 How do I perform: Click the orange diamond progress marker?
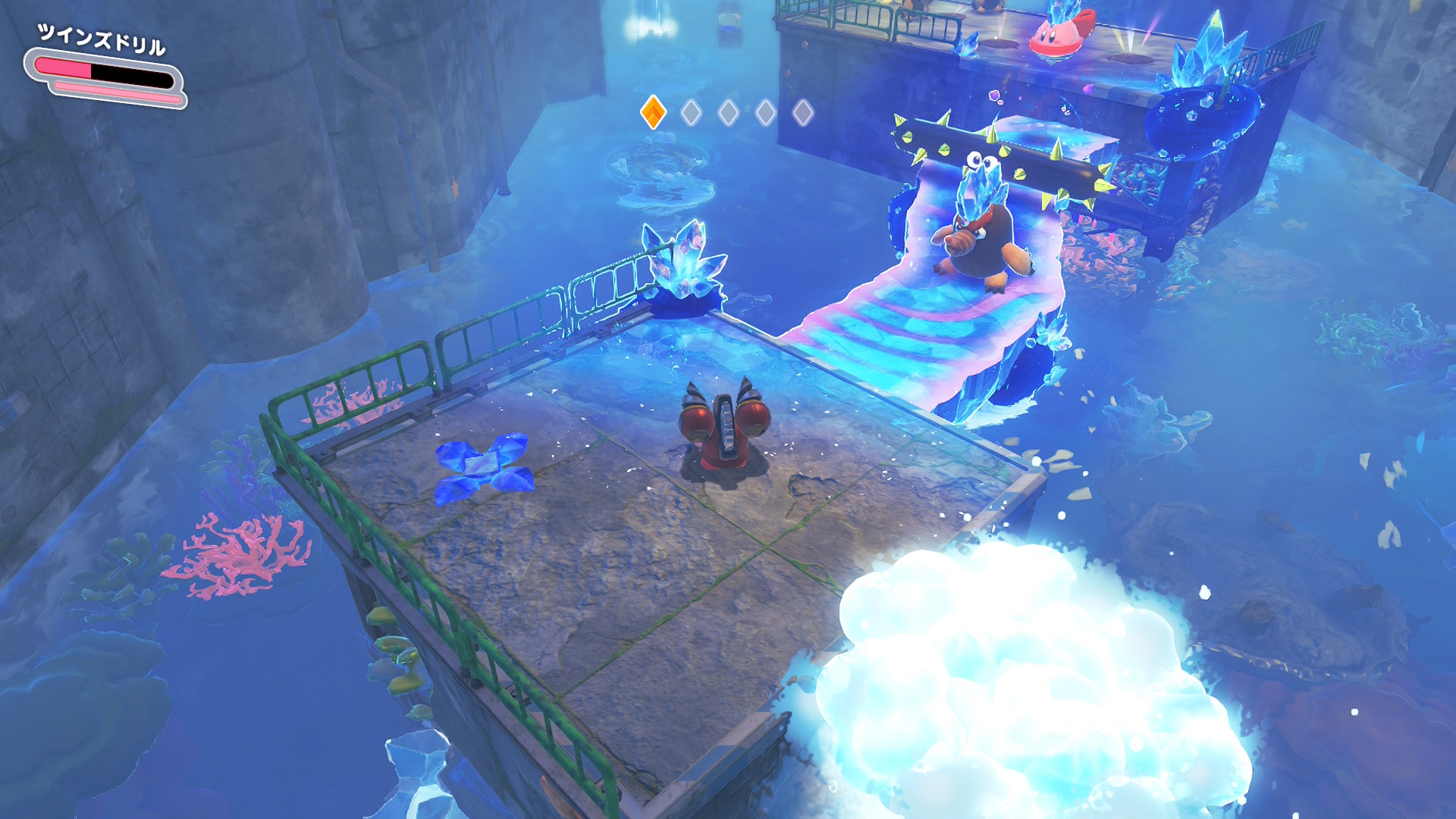coord(653,112)
